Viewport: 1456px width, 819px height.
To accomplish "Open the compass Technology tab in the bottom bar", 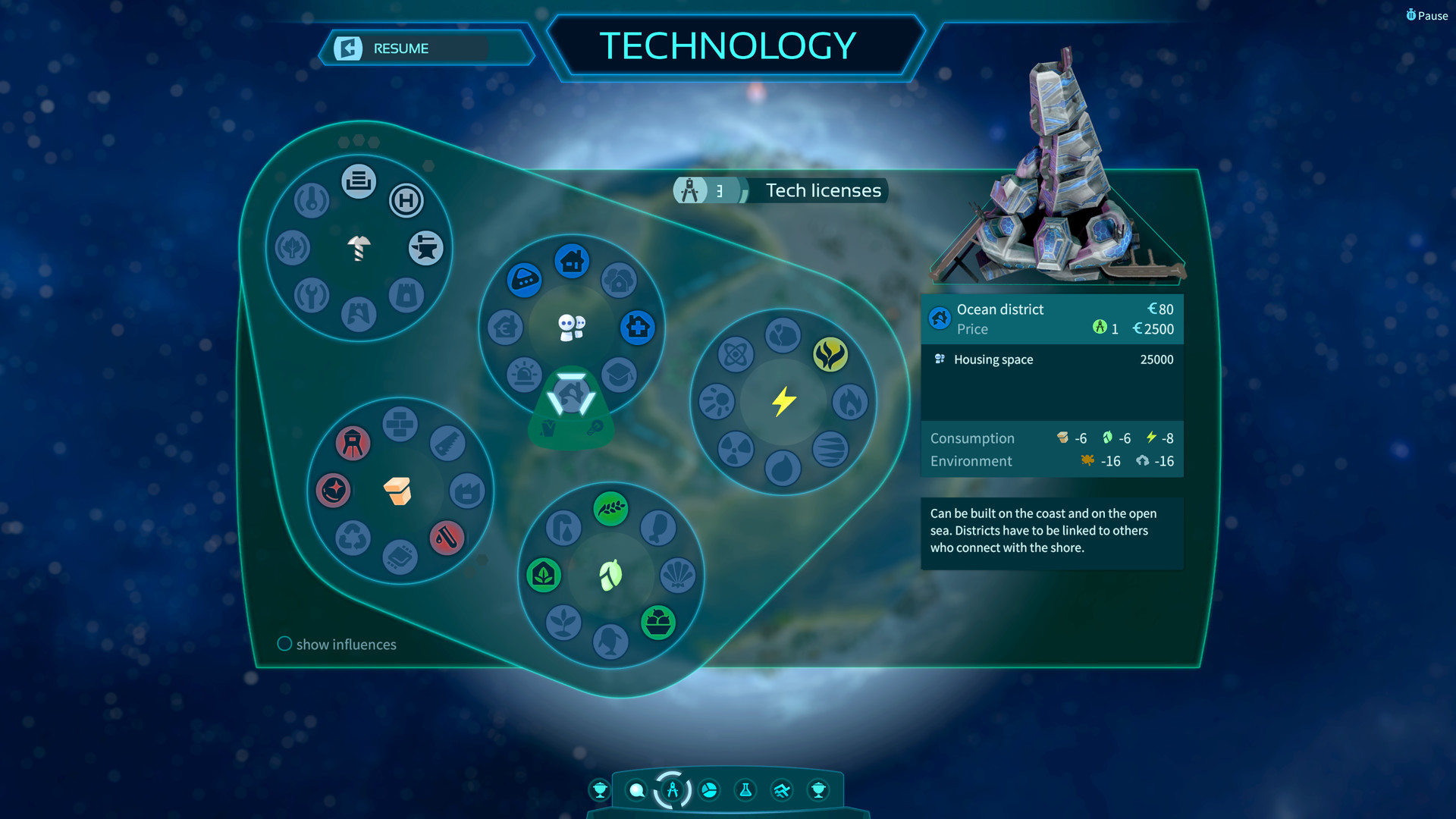I will [x=671, y=789].
